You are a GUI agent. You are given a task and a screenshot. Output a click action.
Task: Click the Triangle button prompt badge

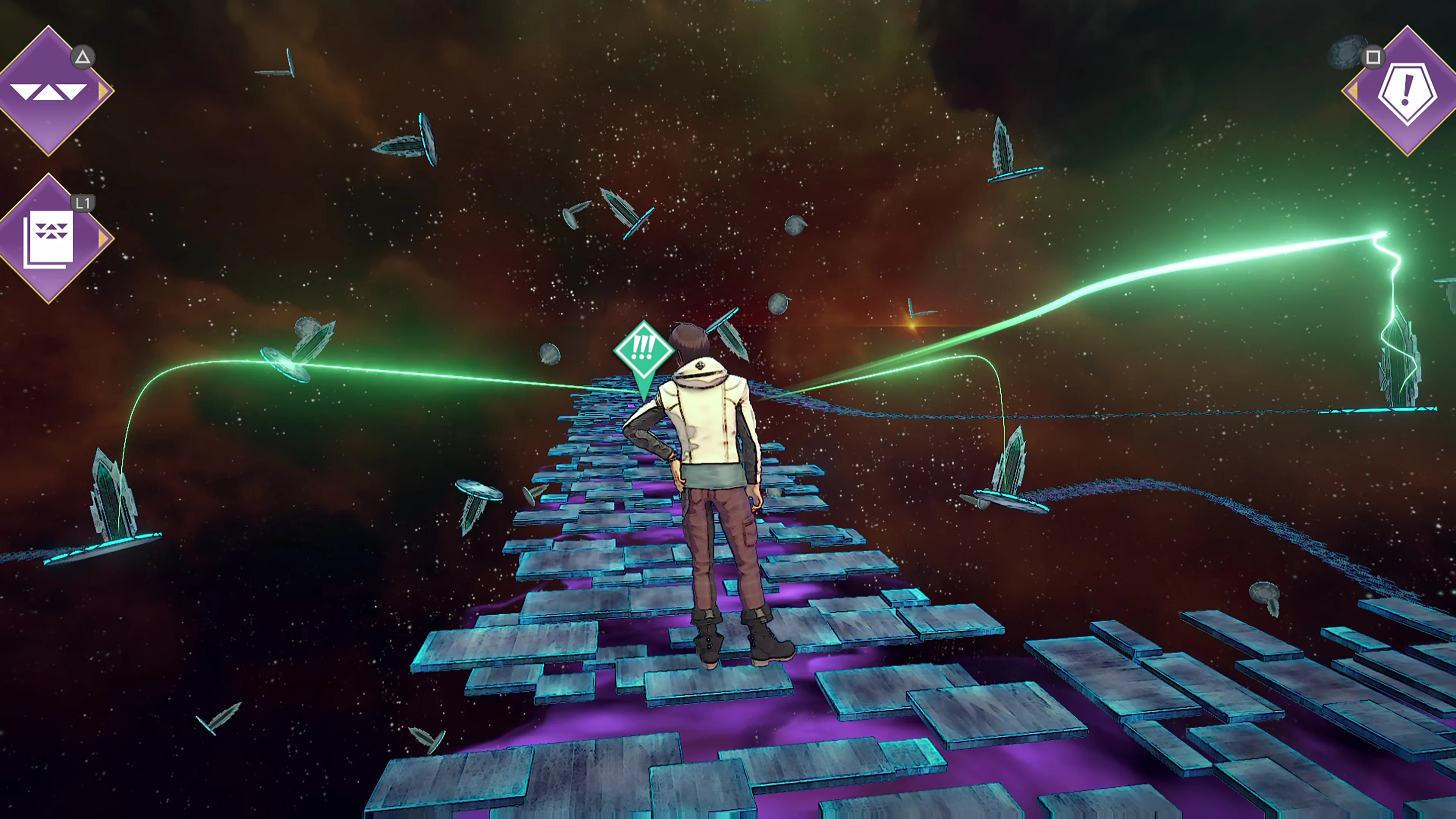[x=83, y=56]
